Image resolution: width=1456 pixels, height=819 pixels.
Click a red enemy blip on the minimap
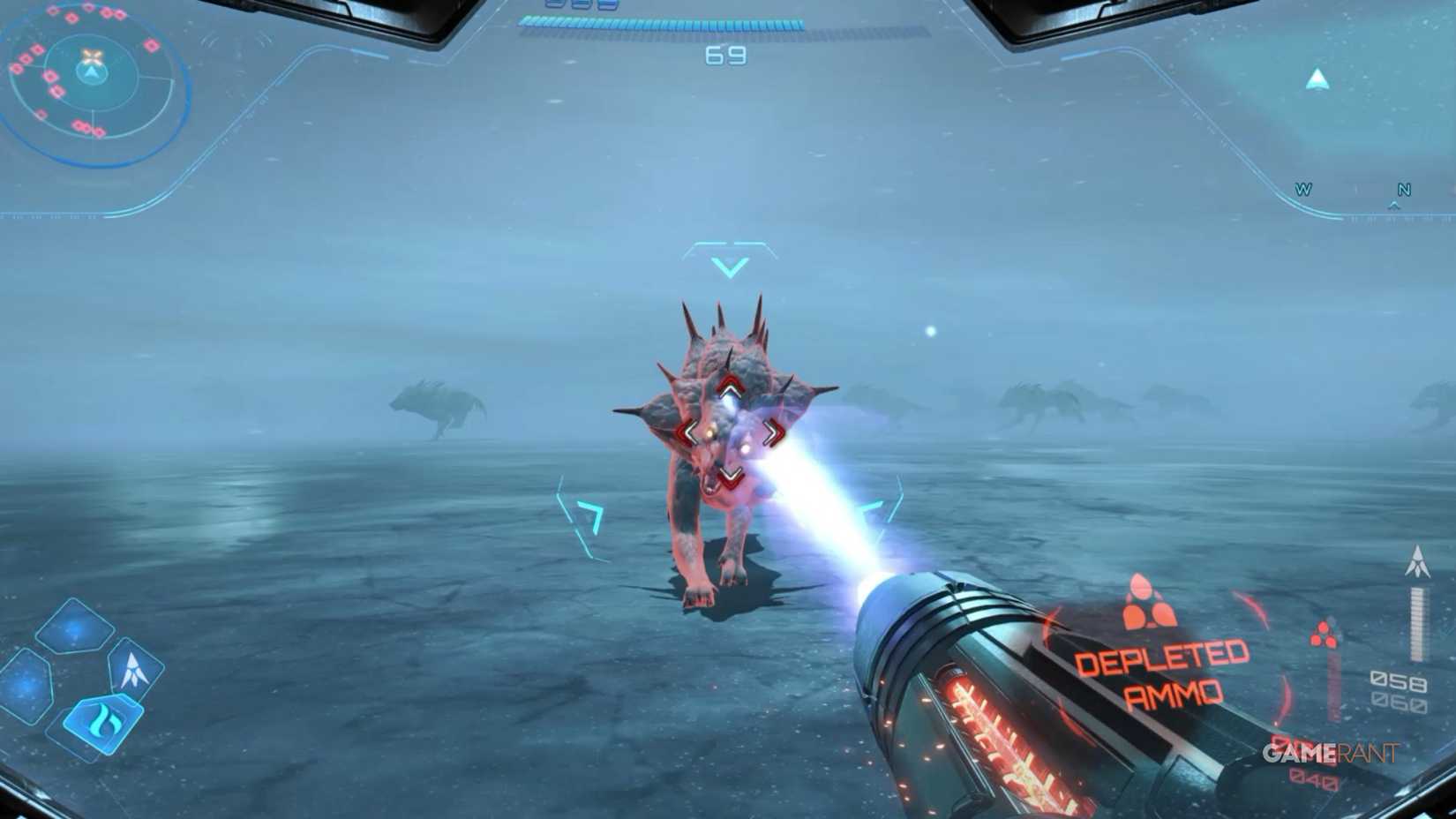[x=151, y=44]
